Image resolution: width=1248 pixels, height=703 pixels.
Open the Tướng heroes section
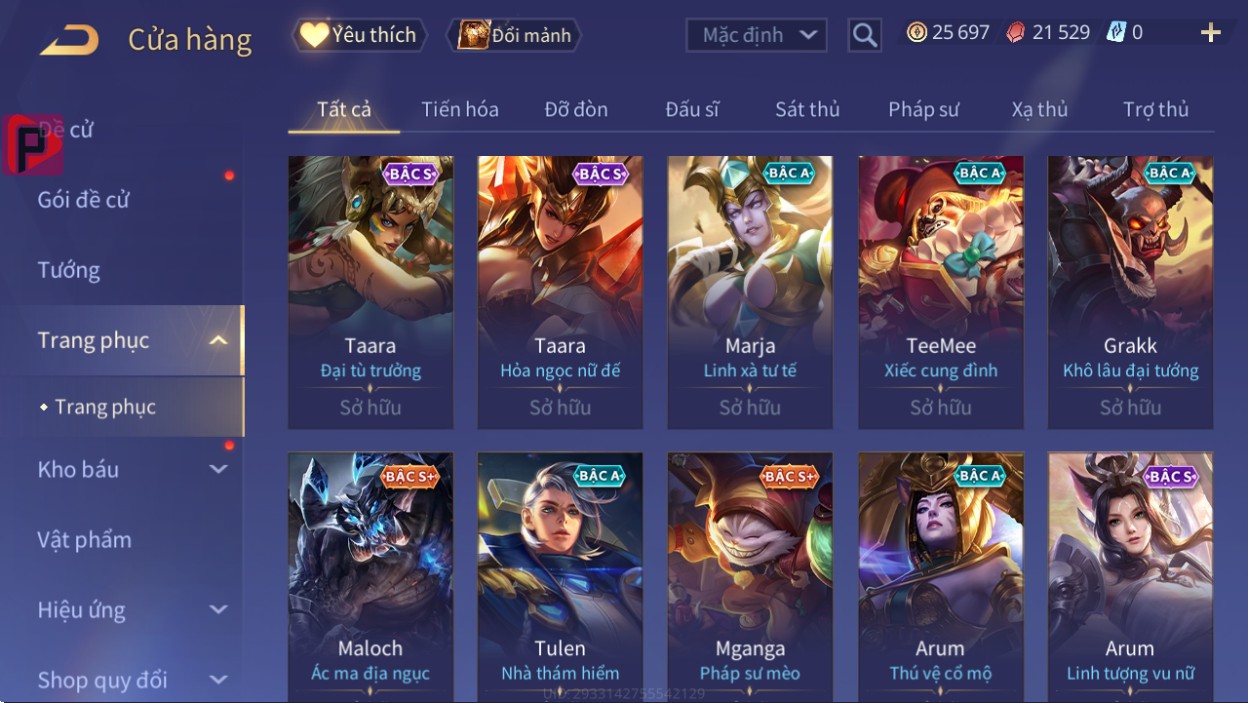click(69, 270)
